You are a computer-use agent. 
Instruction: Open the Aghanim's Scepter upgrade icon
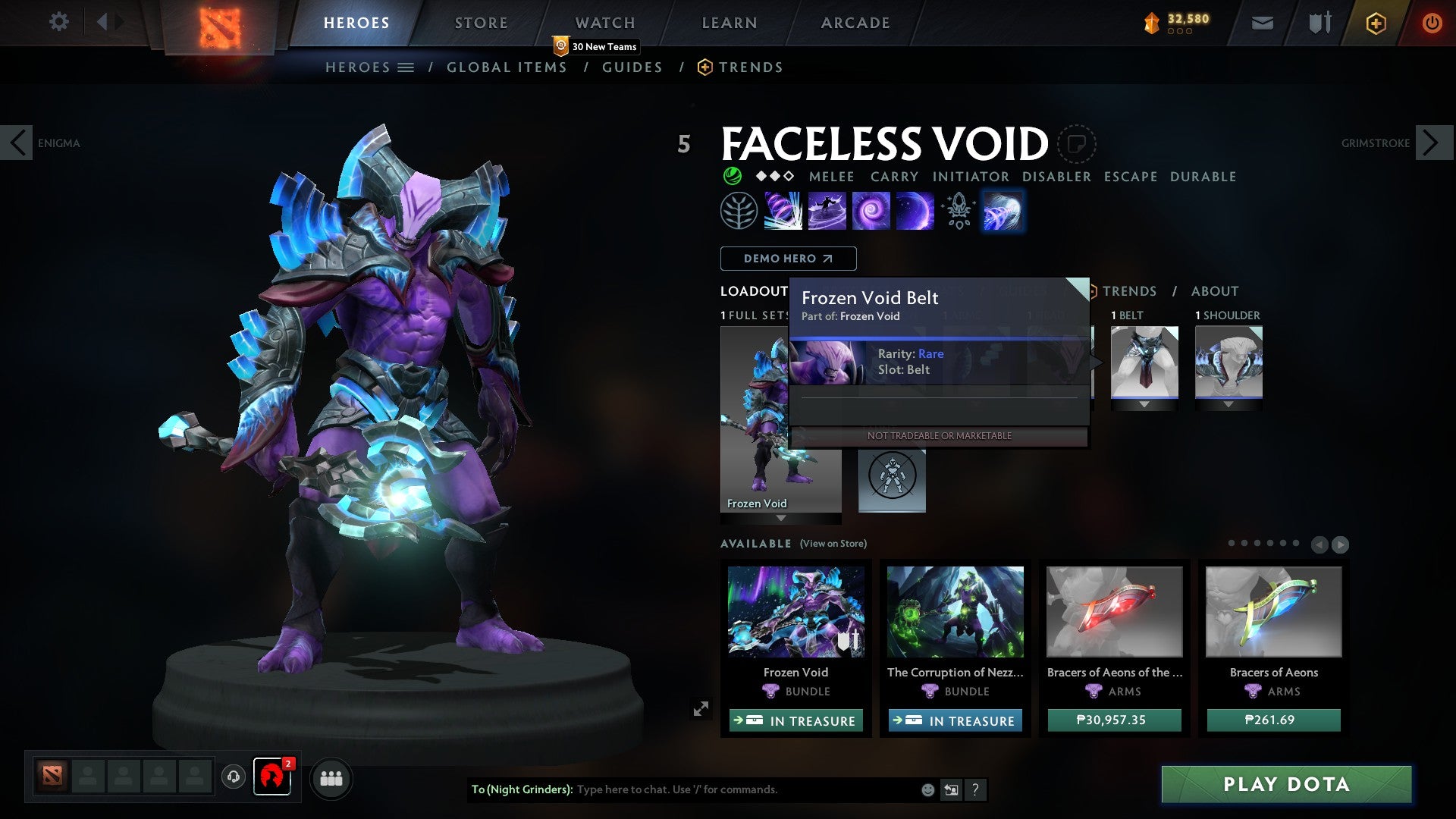pyautogui.click(x=958, y=212)
